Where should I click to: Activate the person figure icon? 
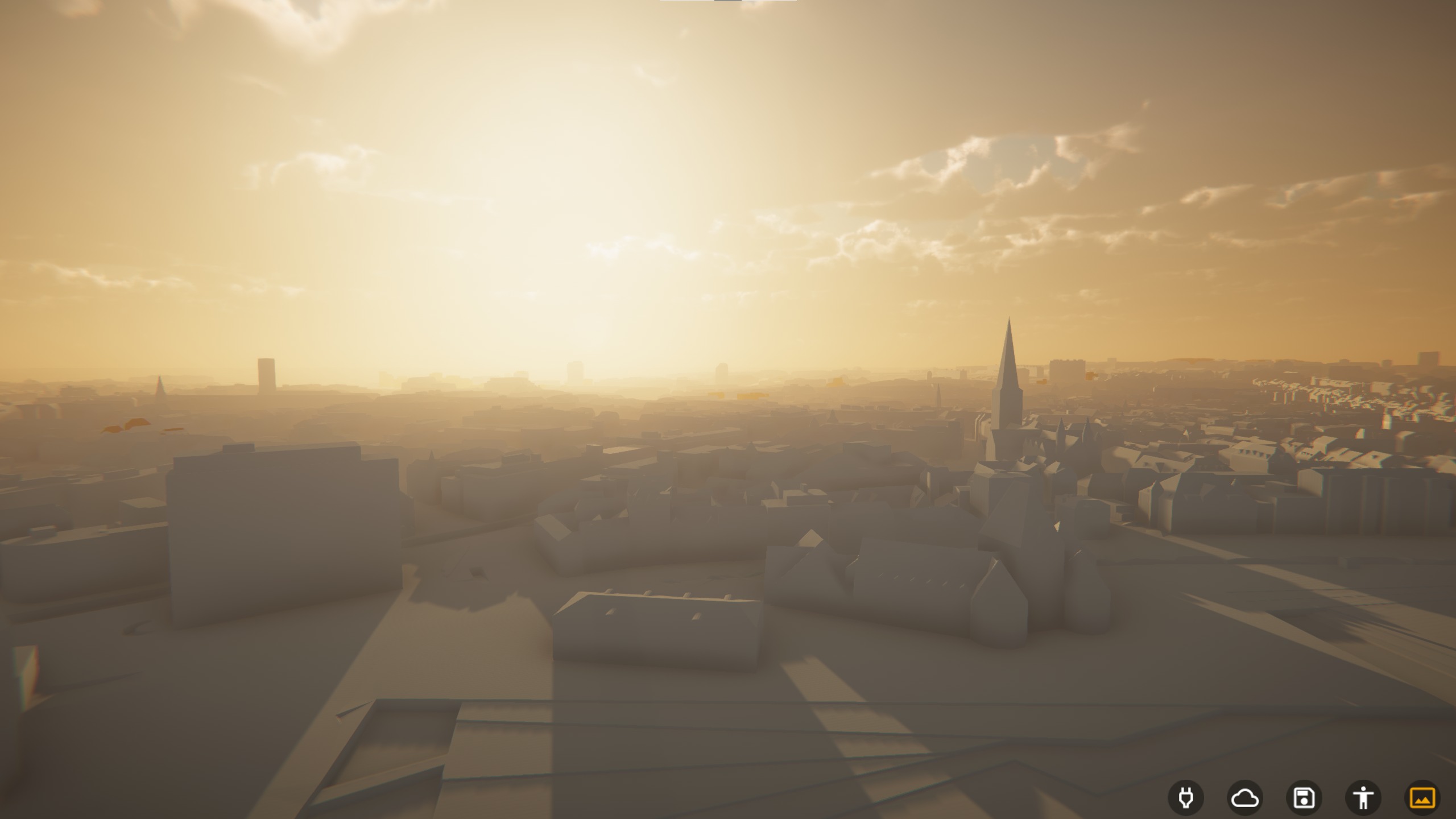point(1363,798)
